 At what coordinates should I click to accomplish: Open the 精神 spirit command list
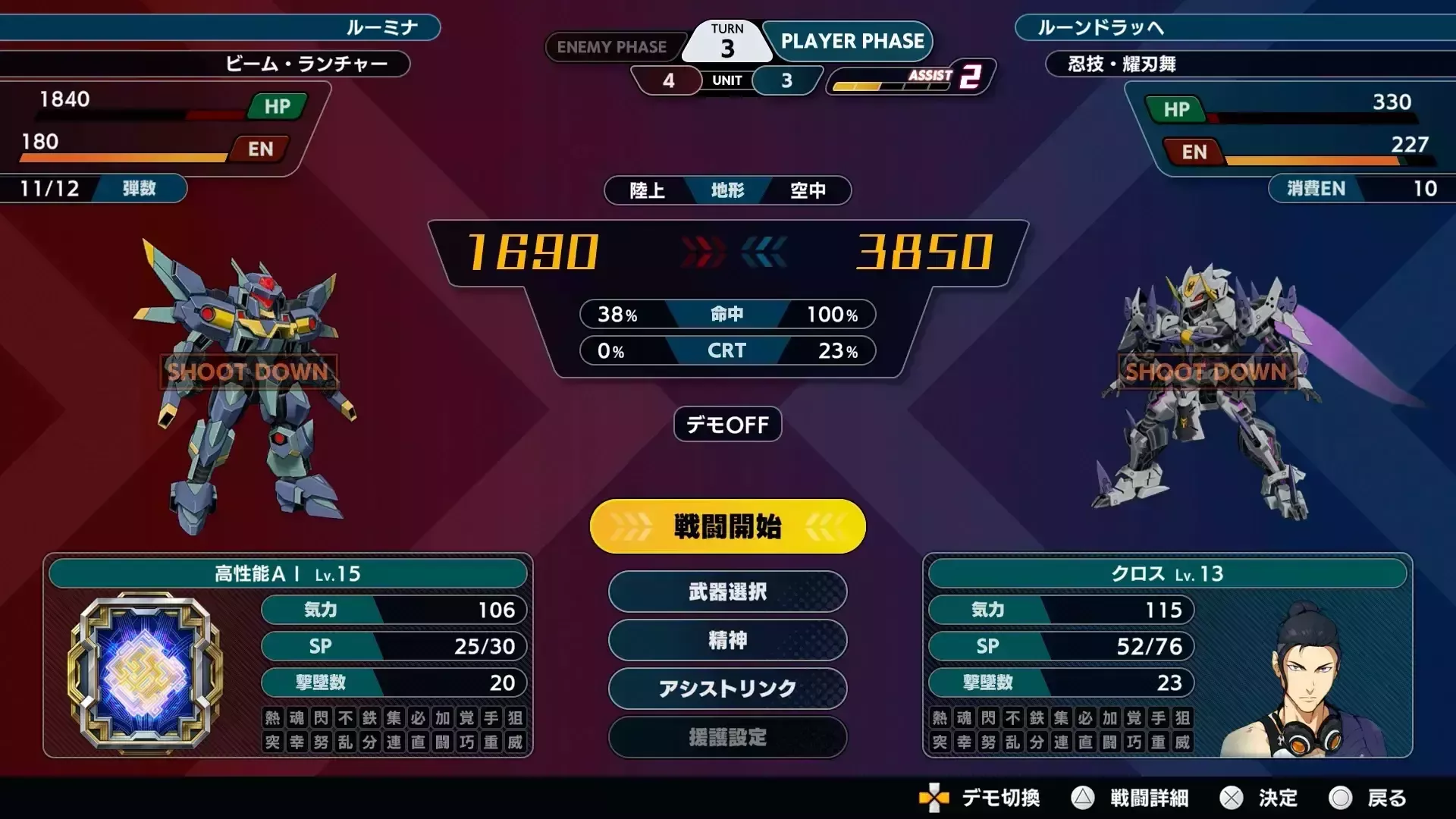[x=726, y=641]
